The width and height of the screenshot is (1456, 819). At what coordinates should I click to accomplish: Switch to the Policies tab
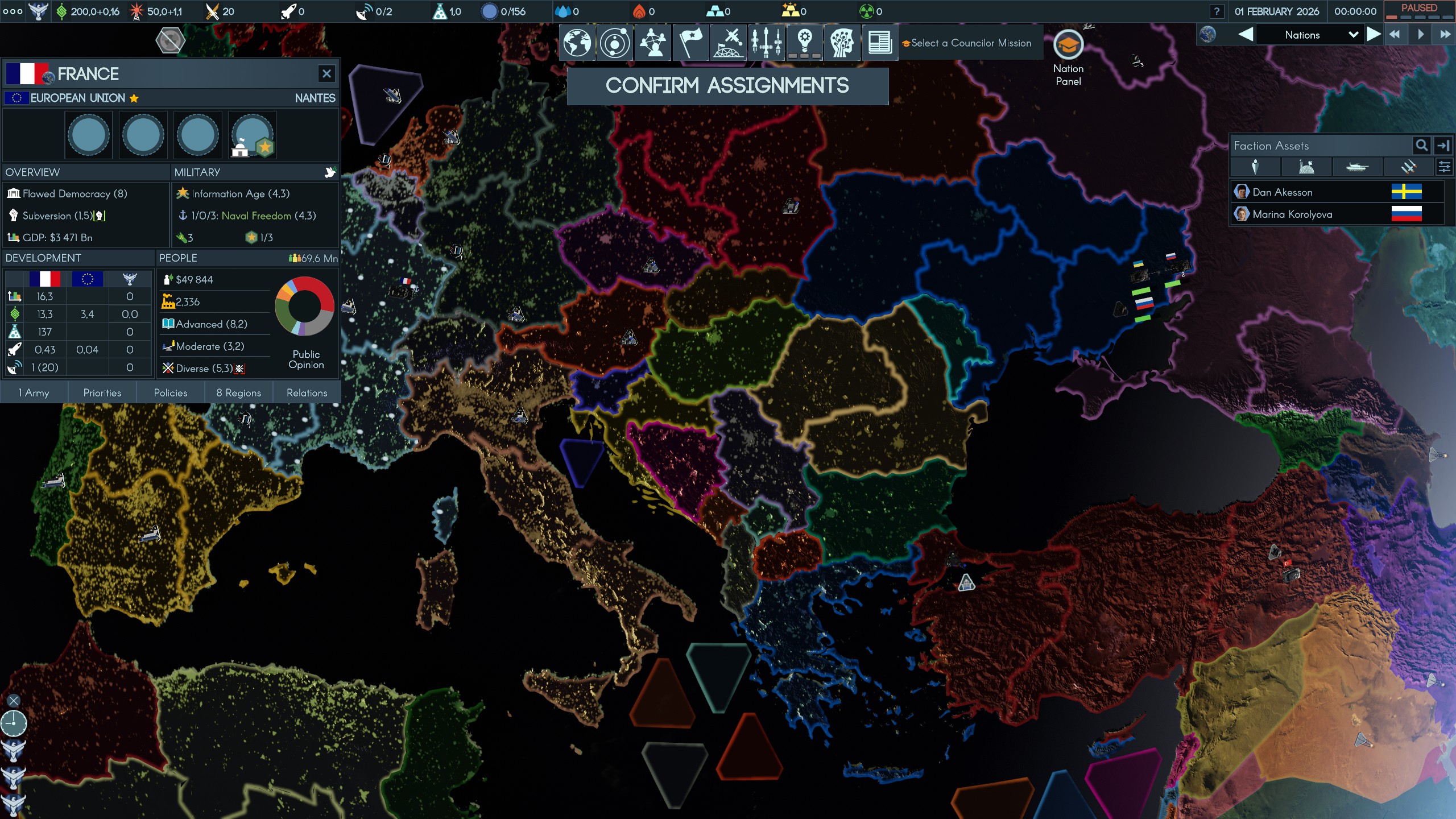click(171, 392)
